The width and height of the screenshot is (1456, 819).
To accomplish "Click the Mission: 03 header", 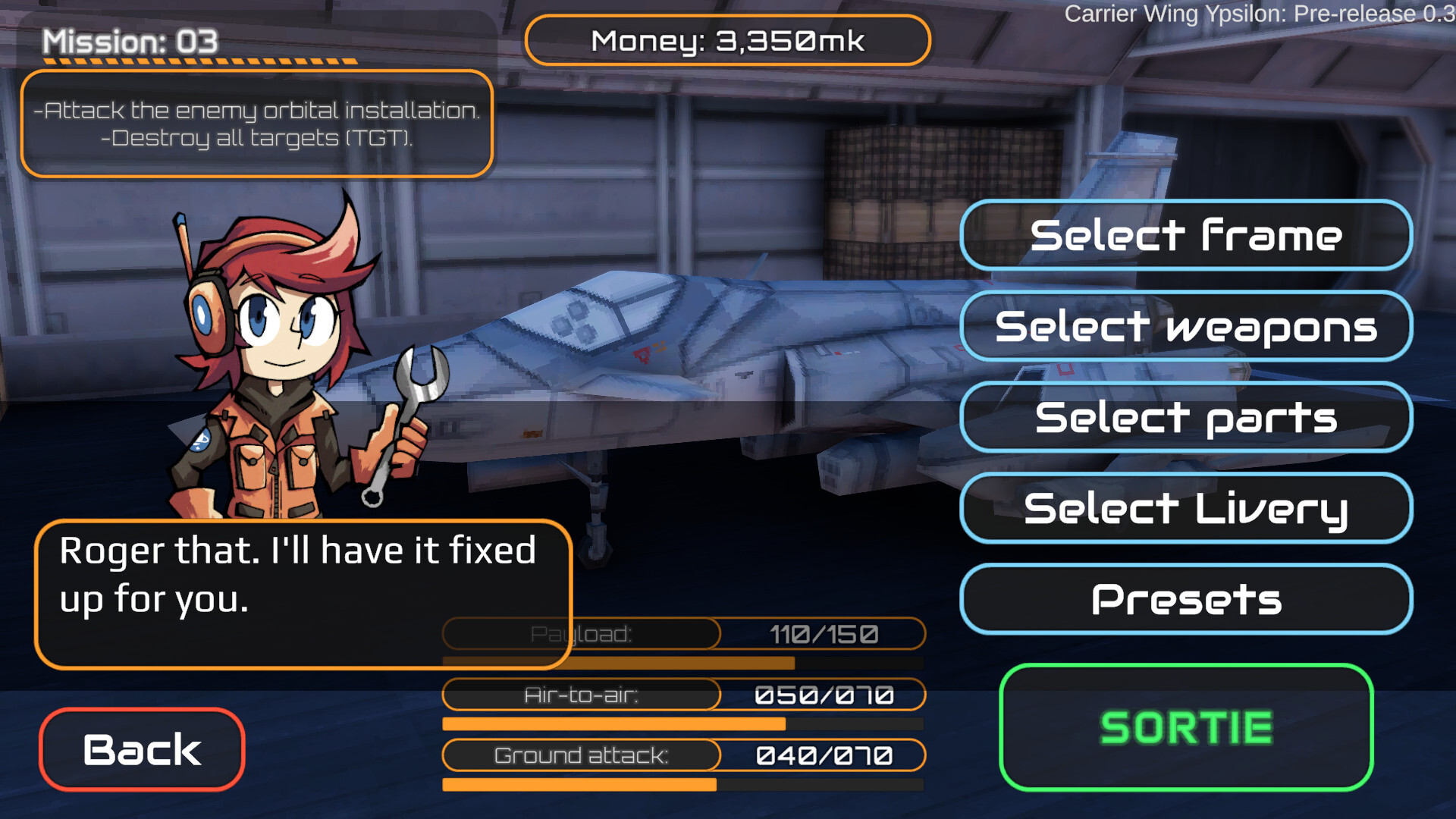I will point(129,42).
